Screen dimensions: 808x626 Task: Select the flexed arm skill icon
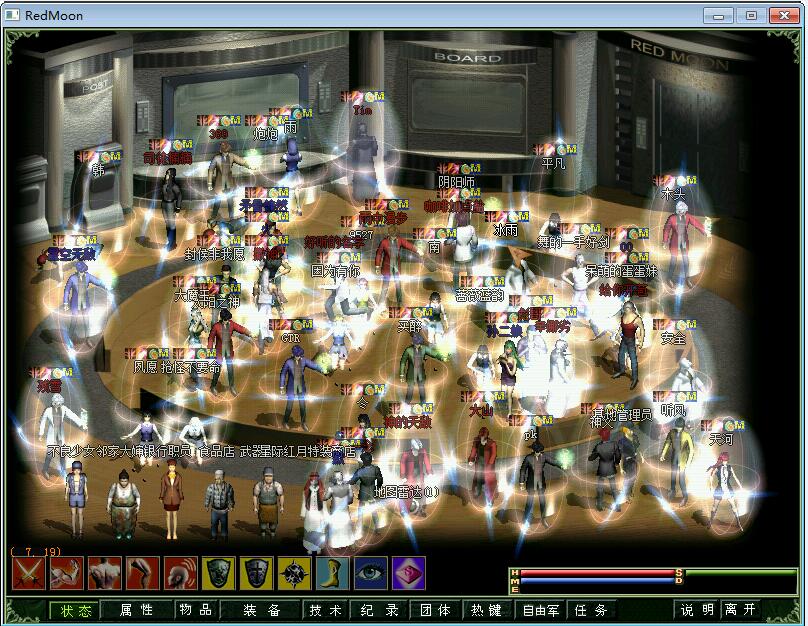tap(65, 574)
